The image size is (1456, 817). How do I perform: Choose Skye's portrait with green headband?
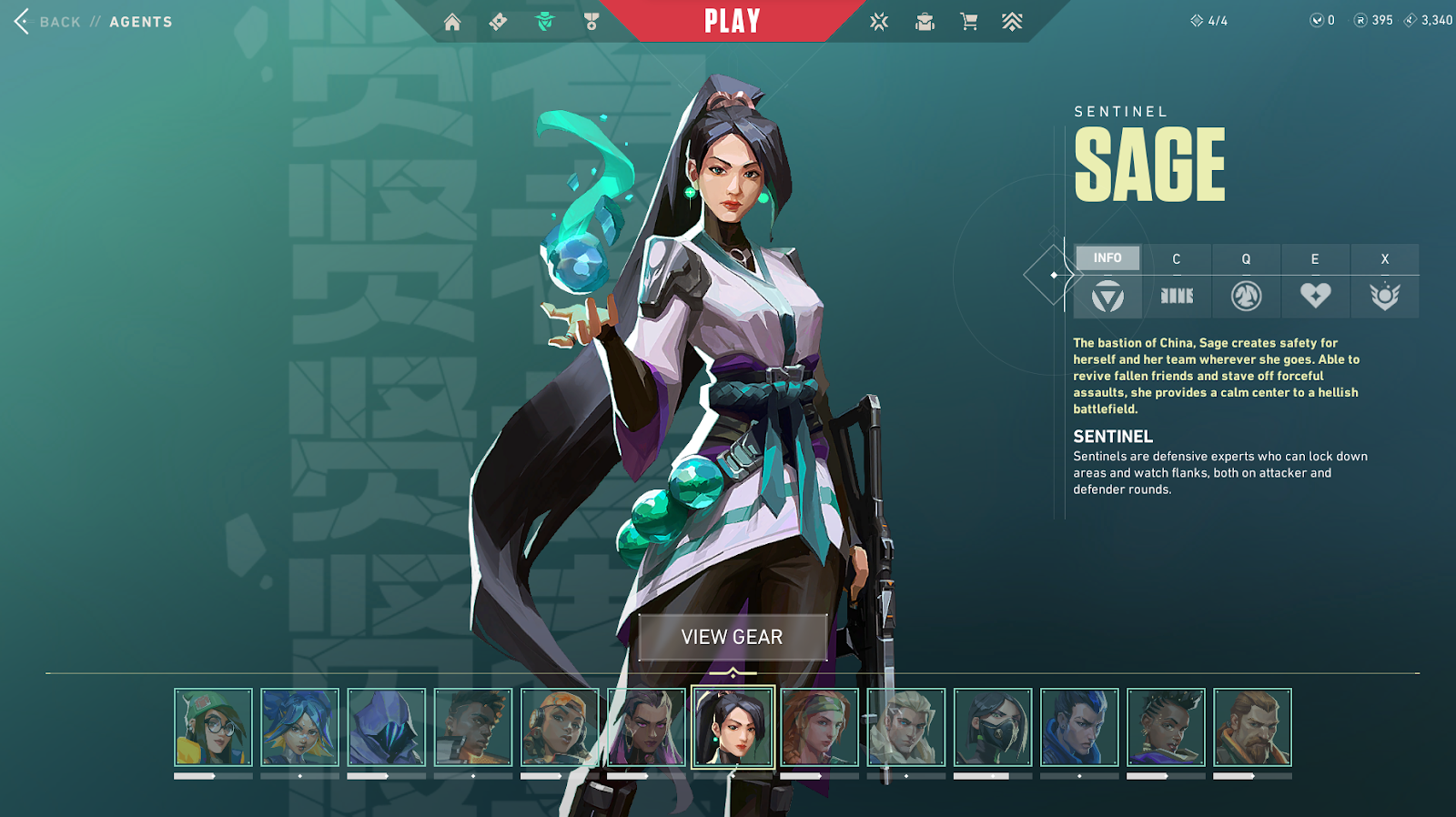[x=819, y=727]
